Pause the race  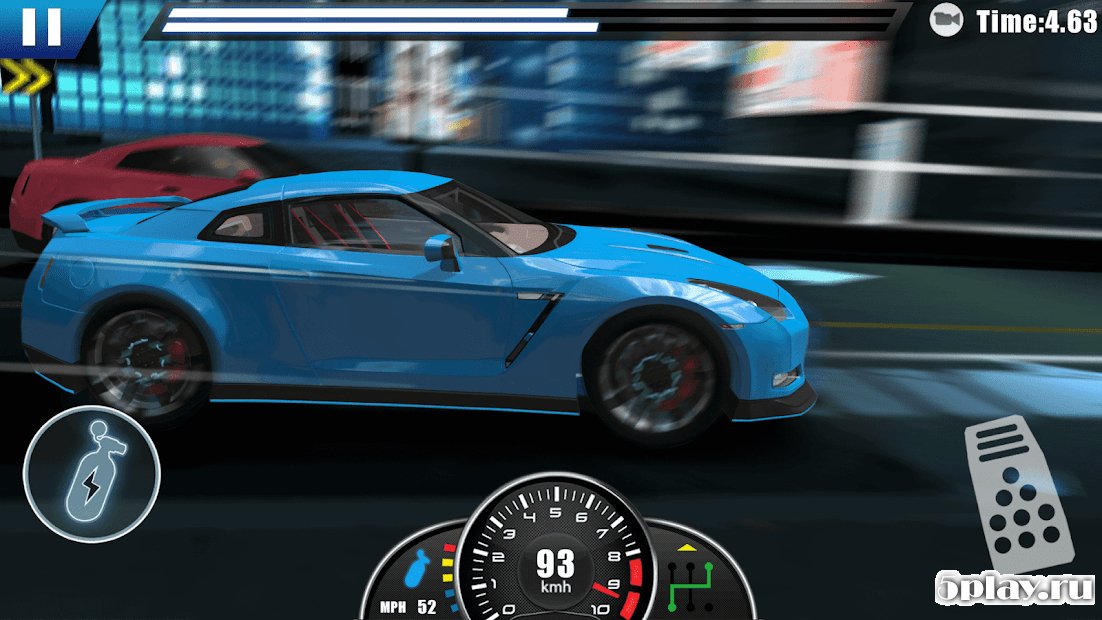pos(42,27)
